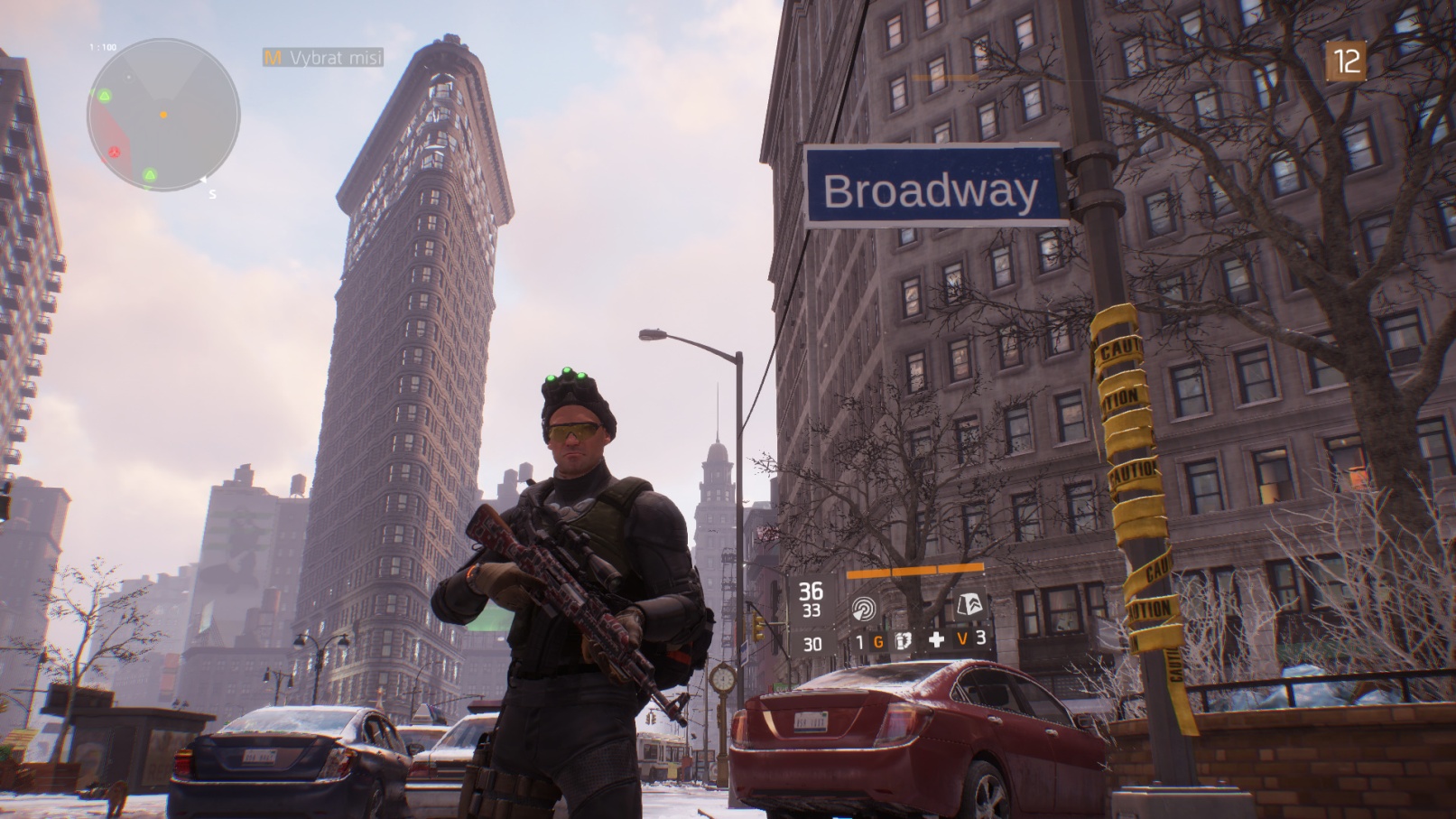Select the grenade icon
The image size is (1456, 819).
click(902, 641)
